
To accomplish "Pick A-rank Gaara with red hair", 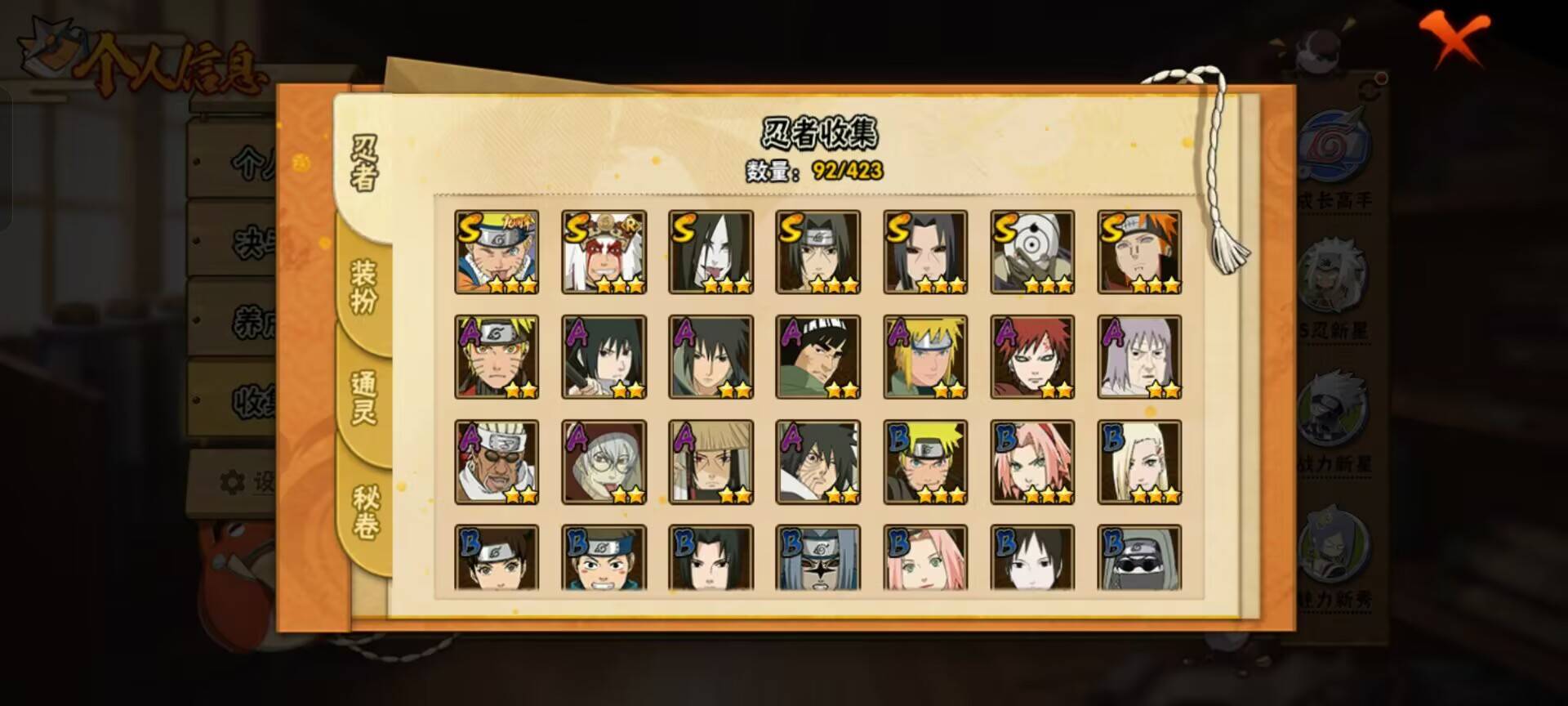I will (1032, 357).
